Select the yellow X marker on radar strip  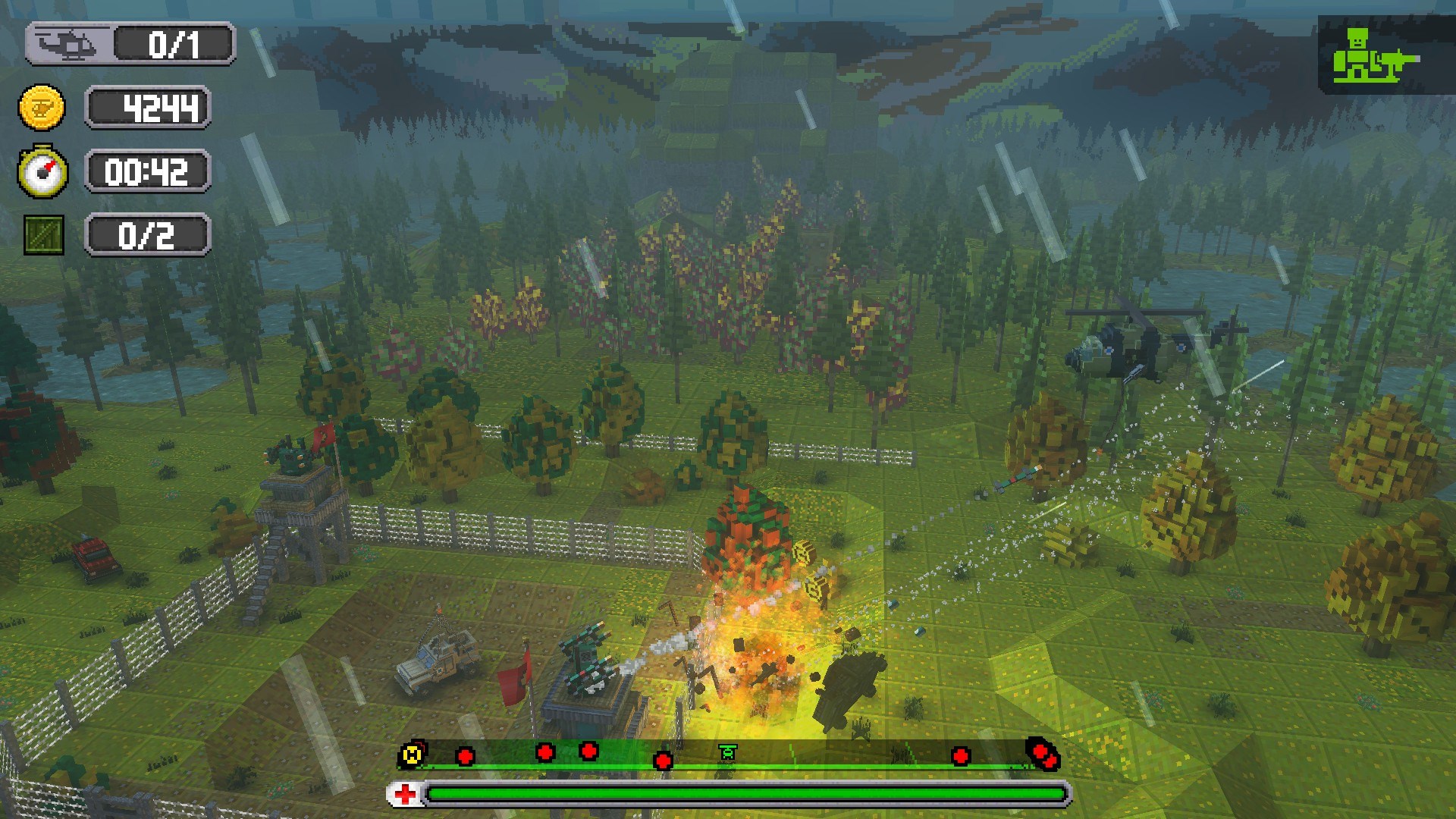pyautogui.click(x=412, y=754)
